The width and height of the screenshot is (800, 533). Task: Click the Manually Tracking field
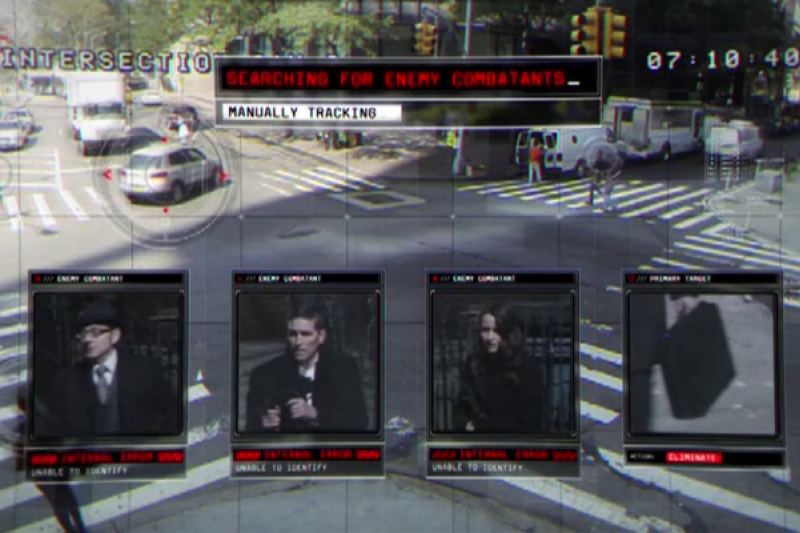click(x=311, y=112)
